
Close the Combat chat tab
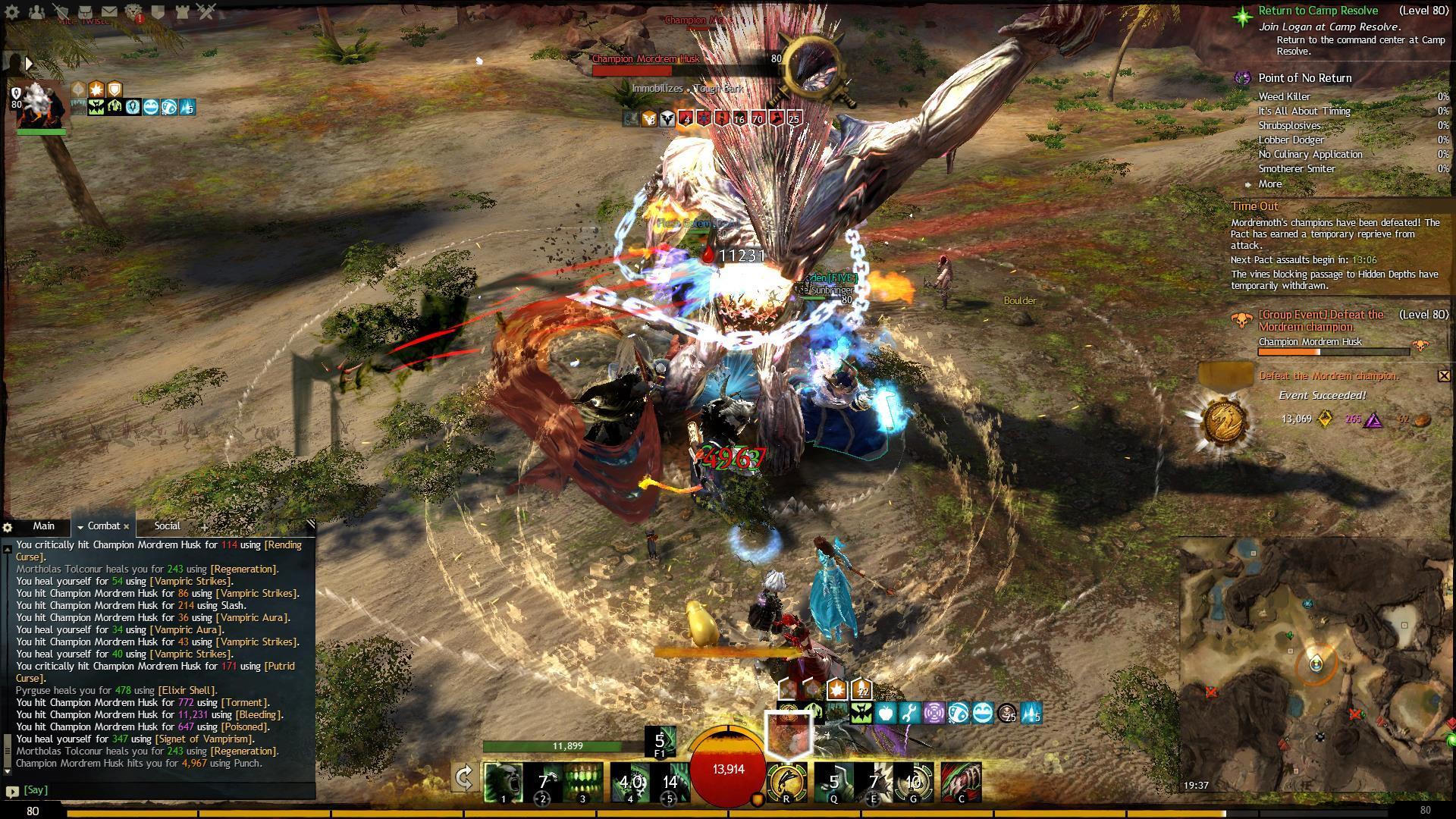pyautogui.click(x=127, y=526)
